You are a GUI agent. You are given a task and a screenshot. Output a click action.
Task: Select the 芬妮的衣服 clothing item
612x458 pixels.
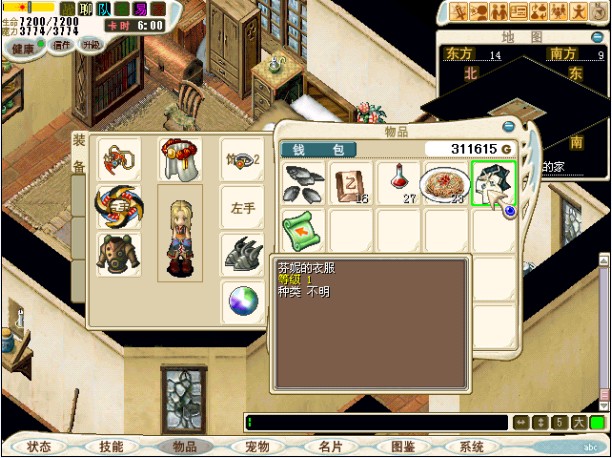pos(493,182)
